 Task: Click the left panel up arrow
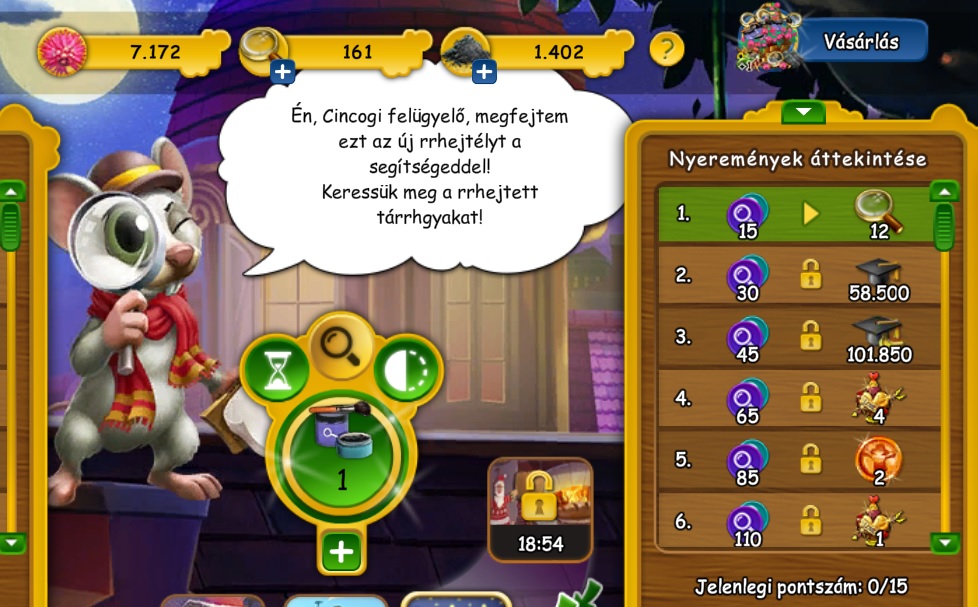click(x=11, y=190)
